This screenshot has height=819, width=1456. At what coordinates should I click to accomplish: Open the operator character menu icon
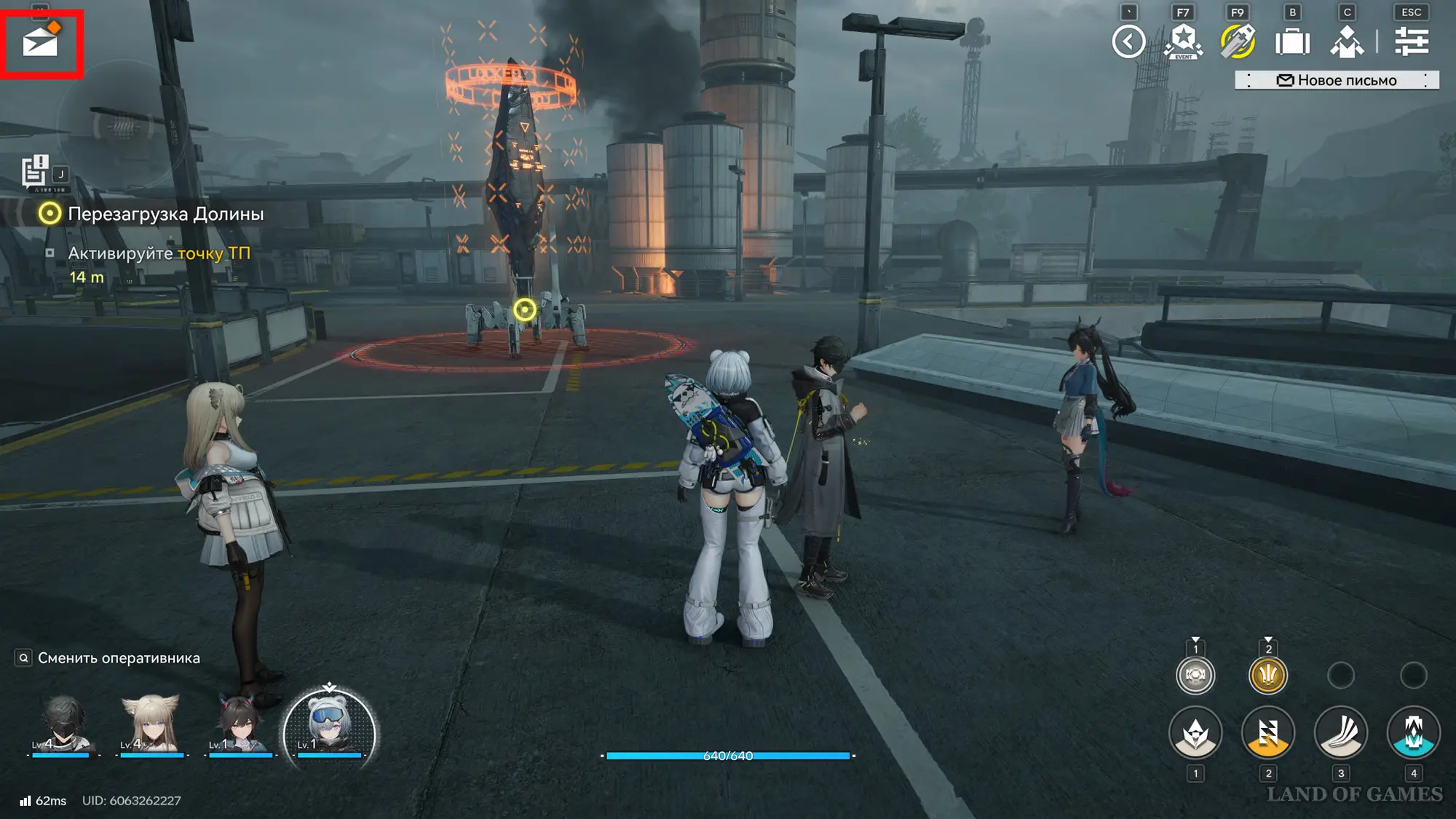pos(1347,41)
